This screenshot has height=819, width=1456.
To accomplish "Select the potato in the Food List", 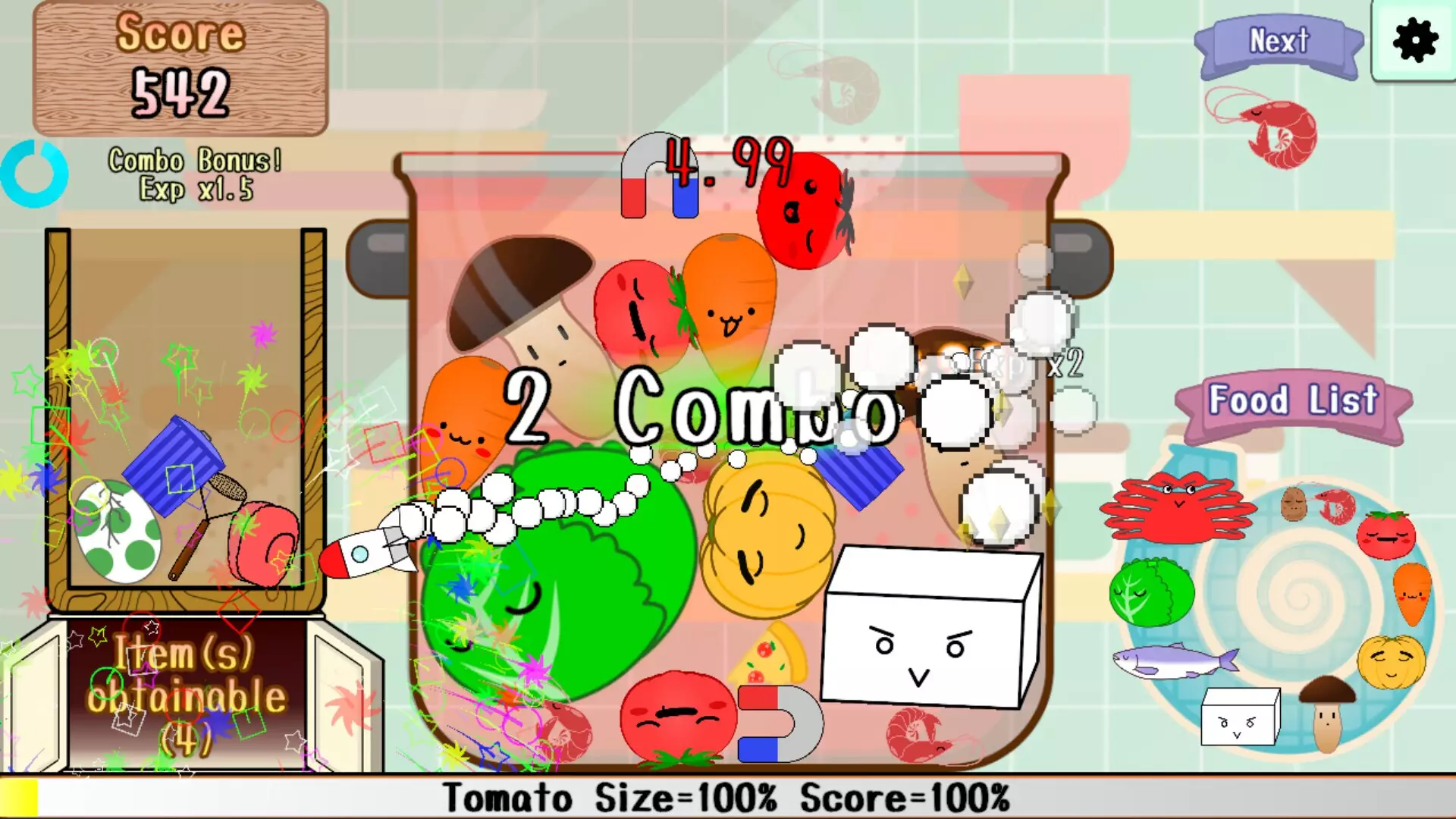I will pos(1294,503).
